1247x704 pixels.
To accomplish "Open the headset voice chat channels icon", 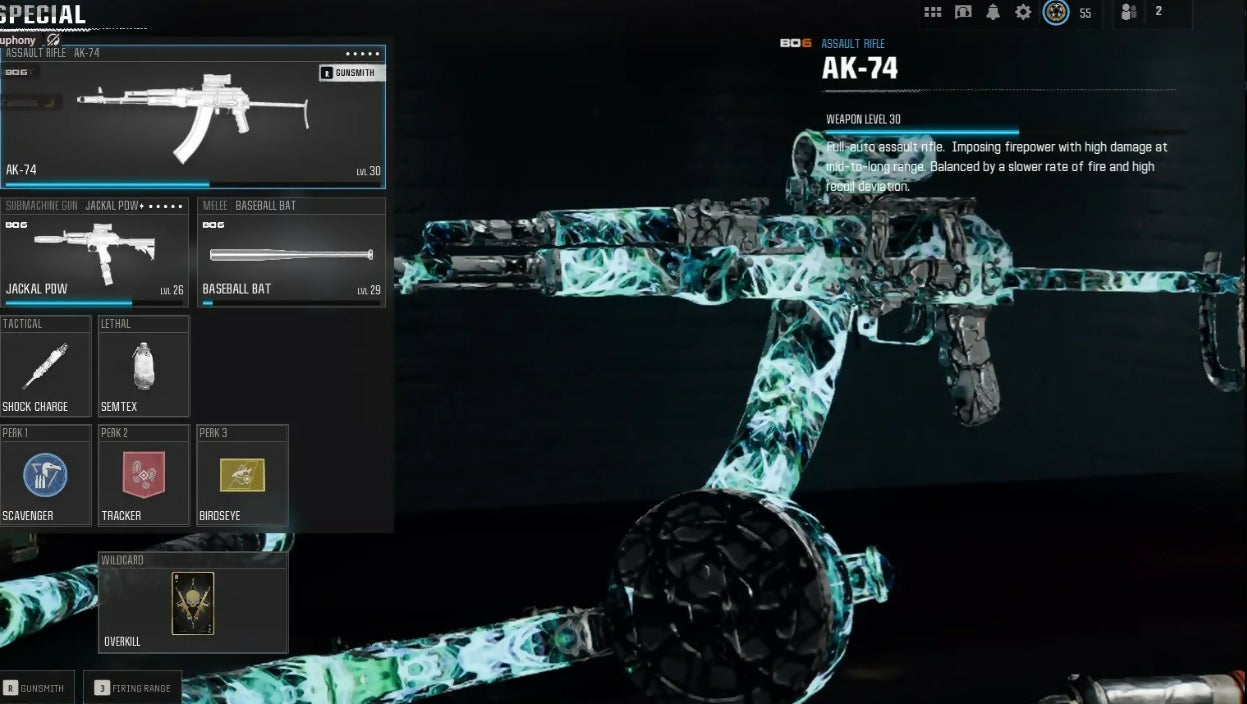I will [x=963, y=12].
